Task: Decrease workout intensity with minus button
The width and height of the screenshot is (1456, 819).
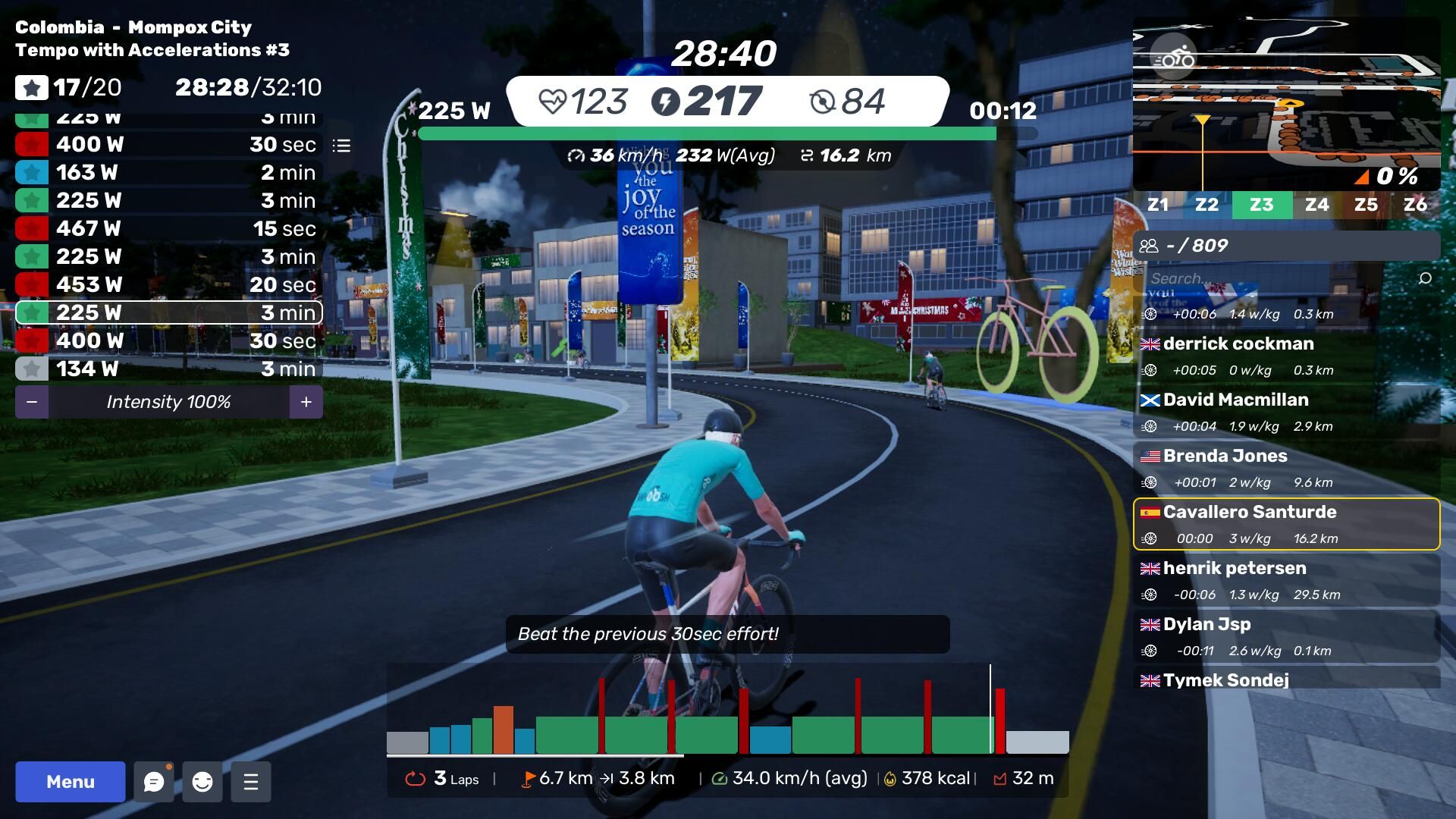Action: tap(32, 402)
